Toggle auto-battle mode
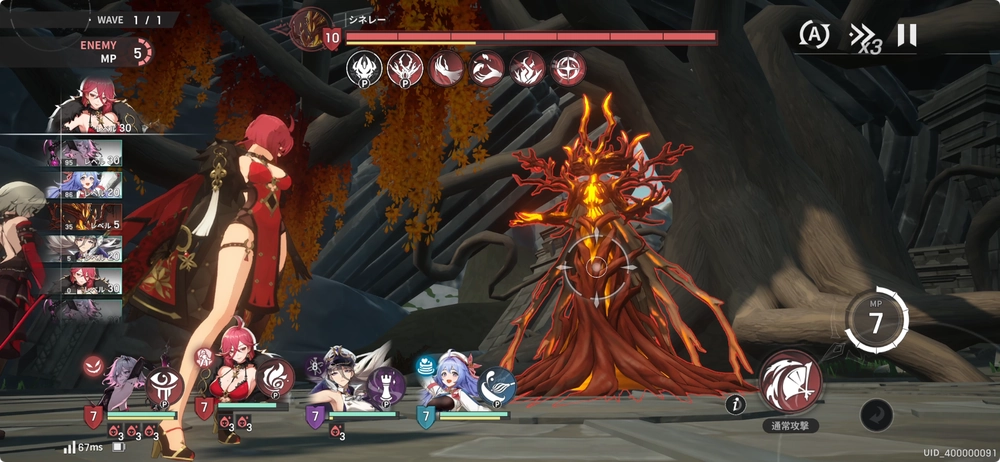This screenshot has height=462, width=1000. [x=814, y=35]
